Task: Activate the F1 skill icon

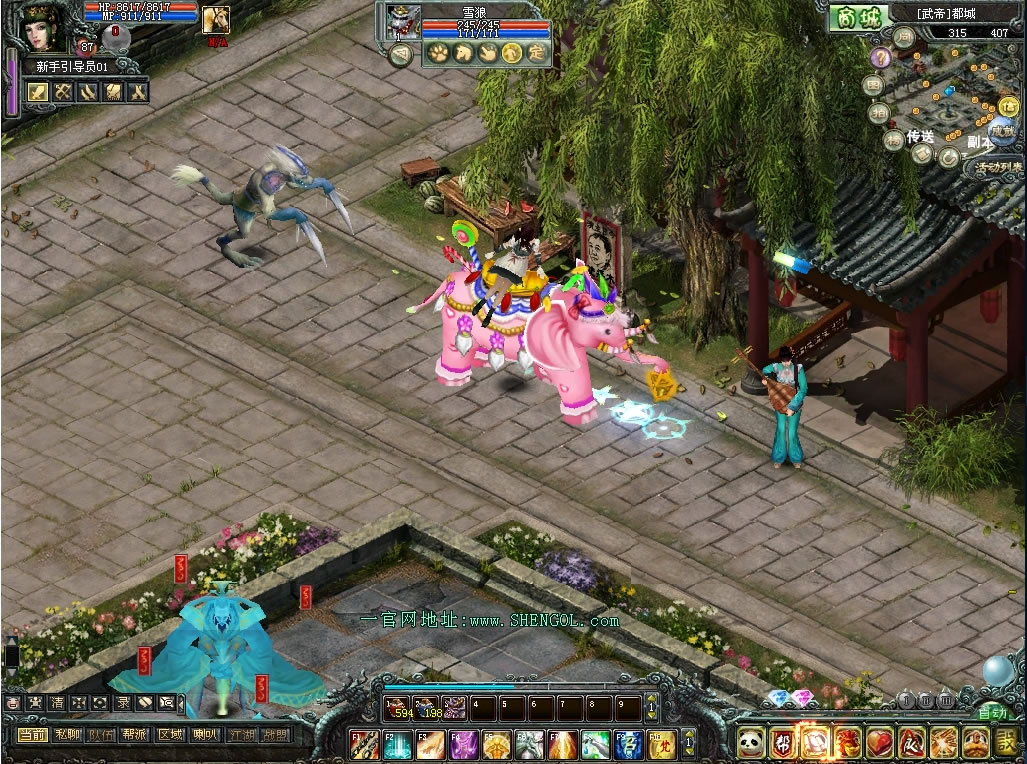Action: [x=365, y=743]
